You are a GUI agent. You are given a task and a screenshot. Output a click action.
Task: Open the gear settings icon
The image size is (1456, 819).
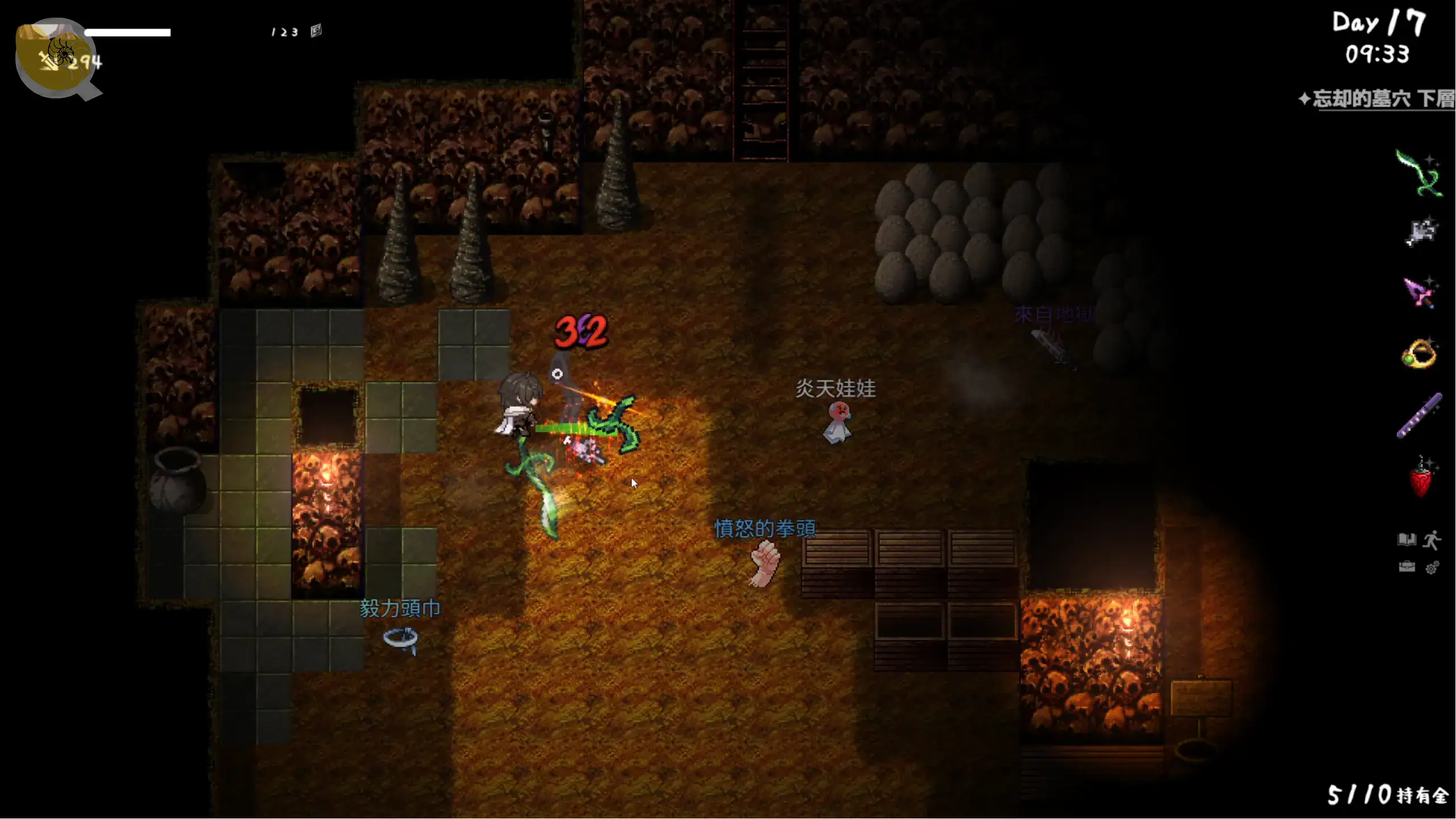1432,568
